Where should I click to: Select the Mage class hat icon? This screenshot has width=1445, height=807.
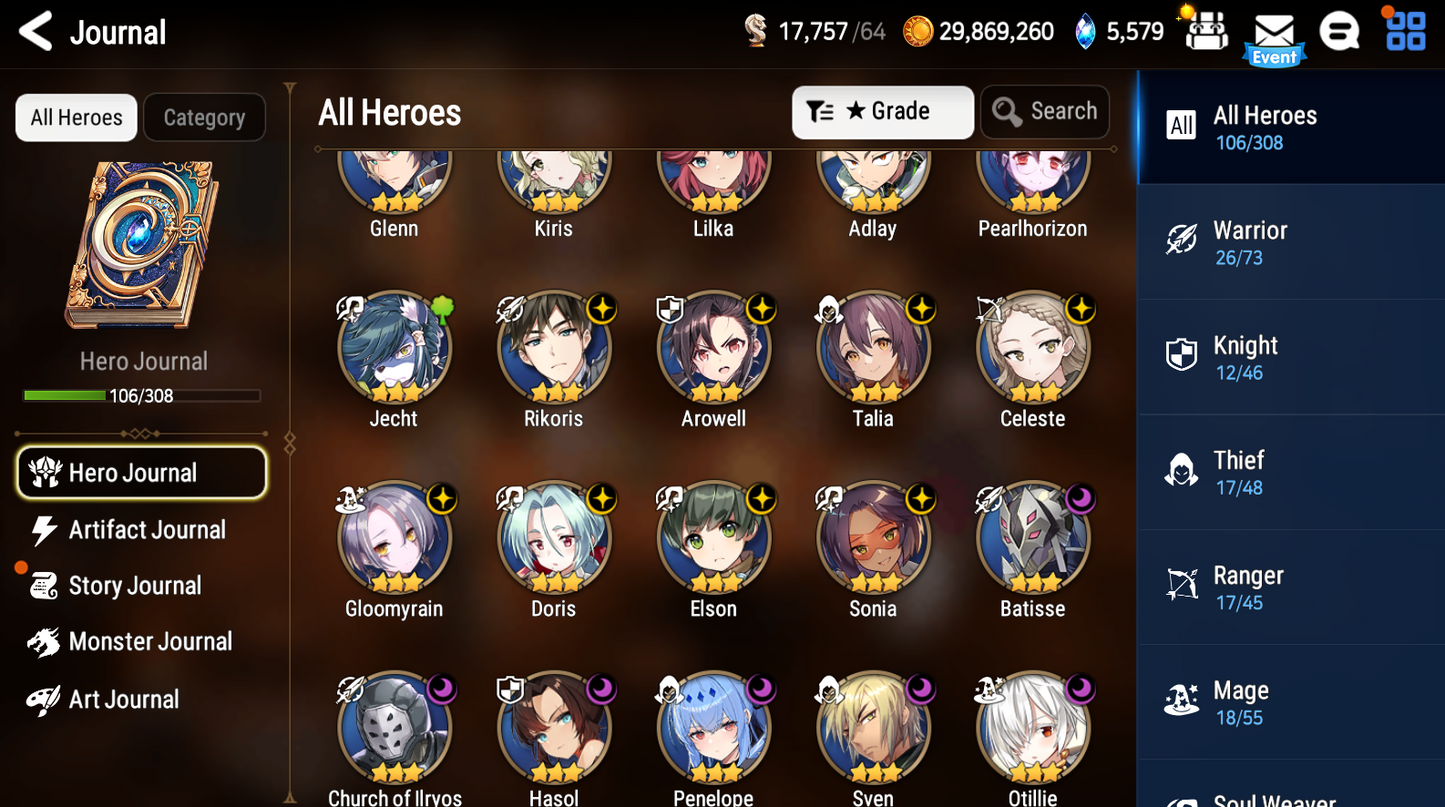[x=1182, y=699]
